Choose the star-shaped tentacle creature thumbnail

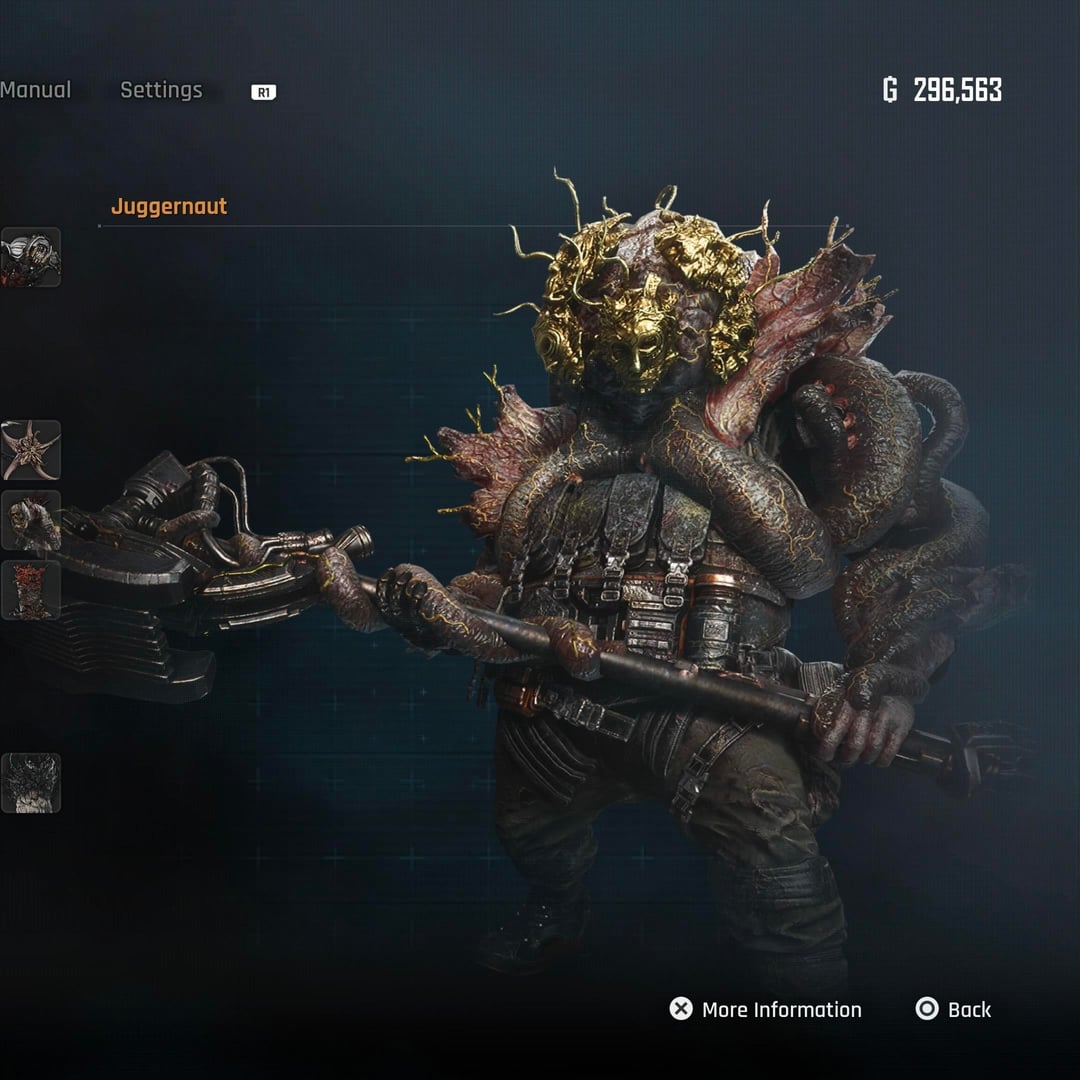[x=31, y=450]
